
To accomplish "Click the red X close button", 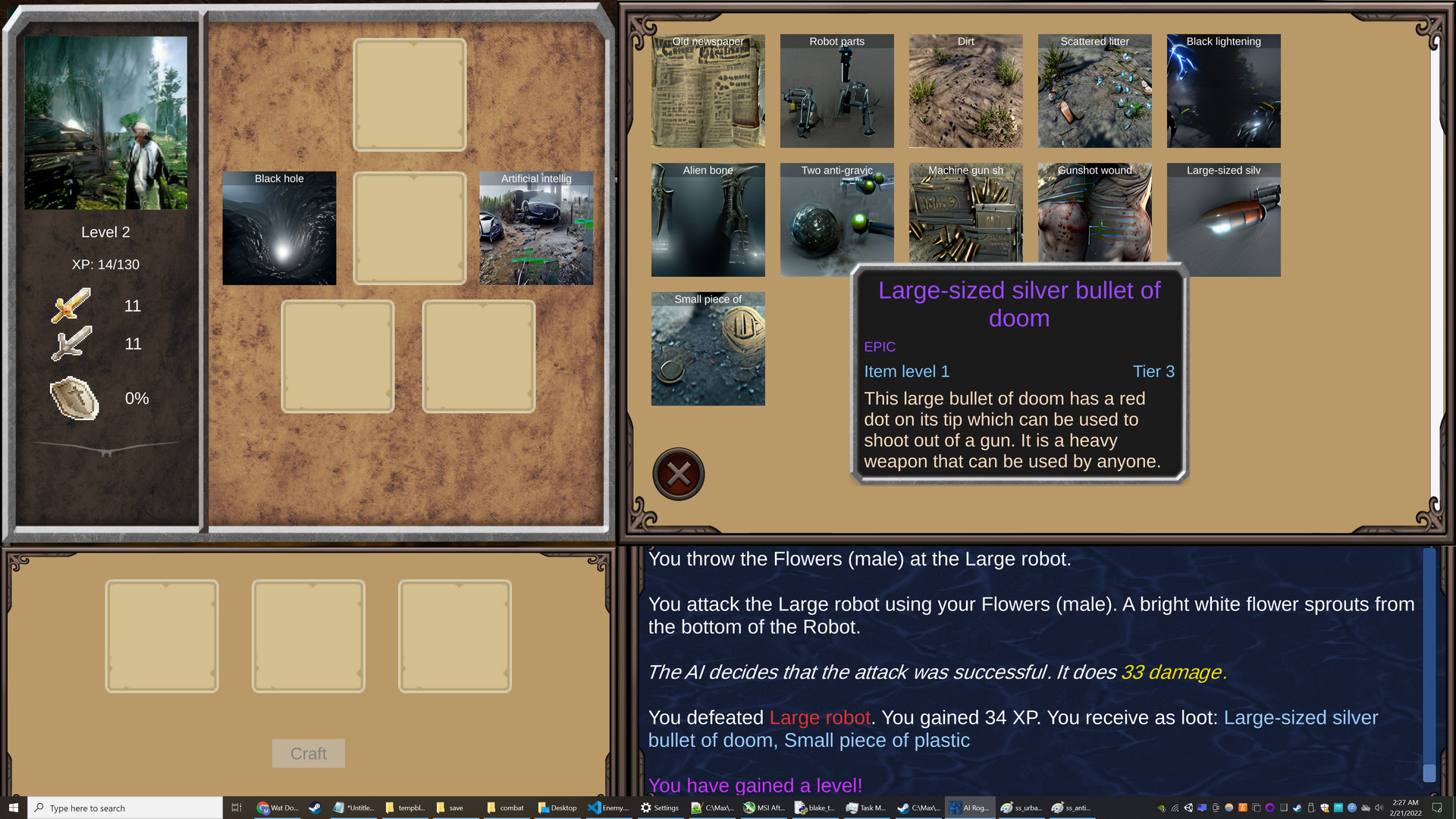I will [678, 473].
